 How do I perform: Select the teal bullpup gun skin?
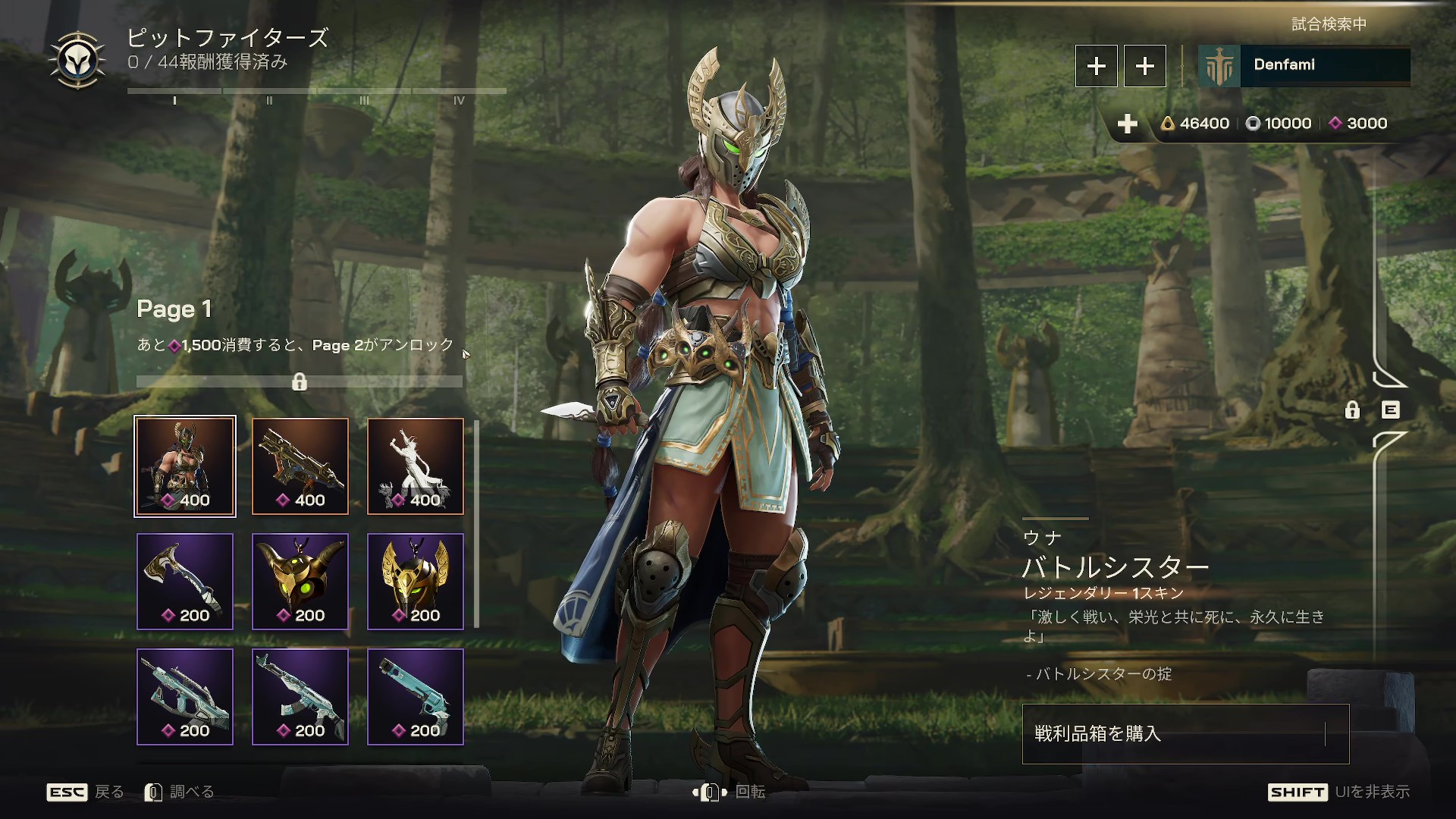coord(185,697)
